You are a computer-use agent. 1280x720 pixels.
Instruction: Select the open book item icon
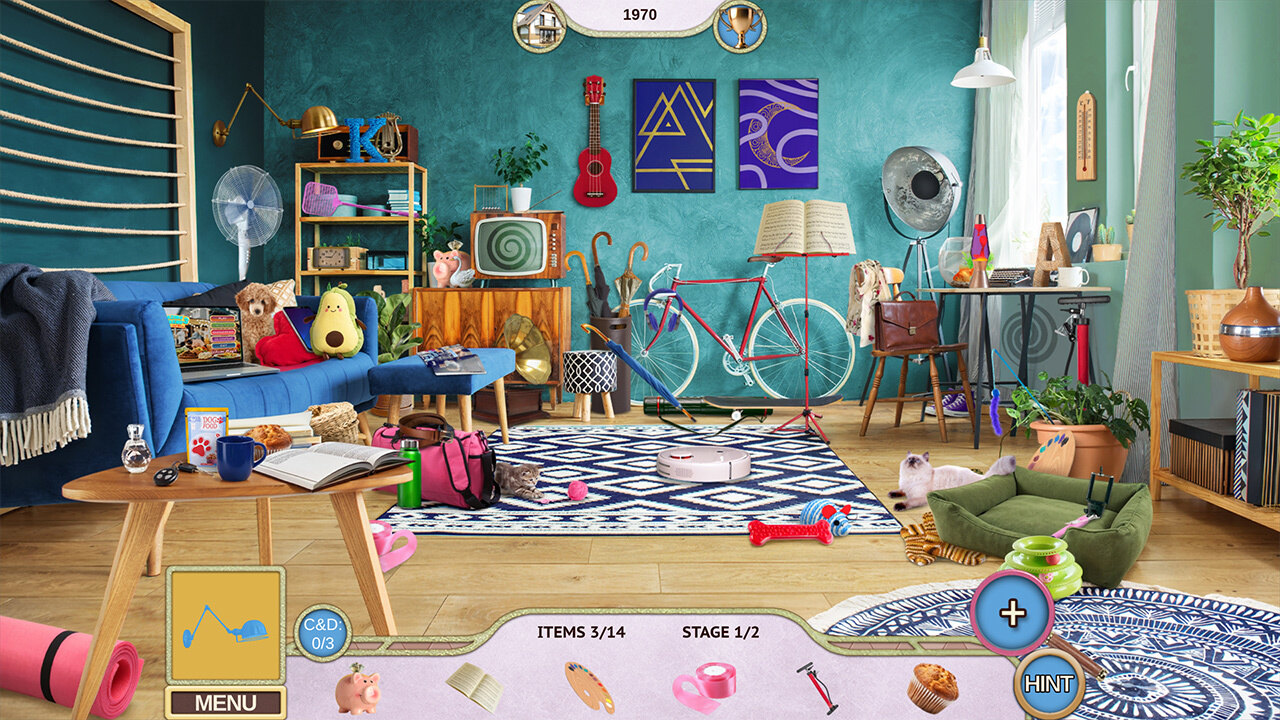(475, 686)
